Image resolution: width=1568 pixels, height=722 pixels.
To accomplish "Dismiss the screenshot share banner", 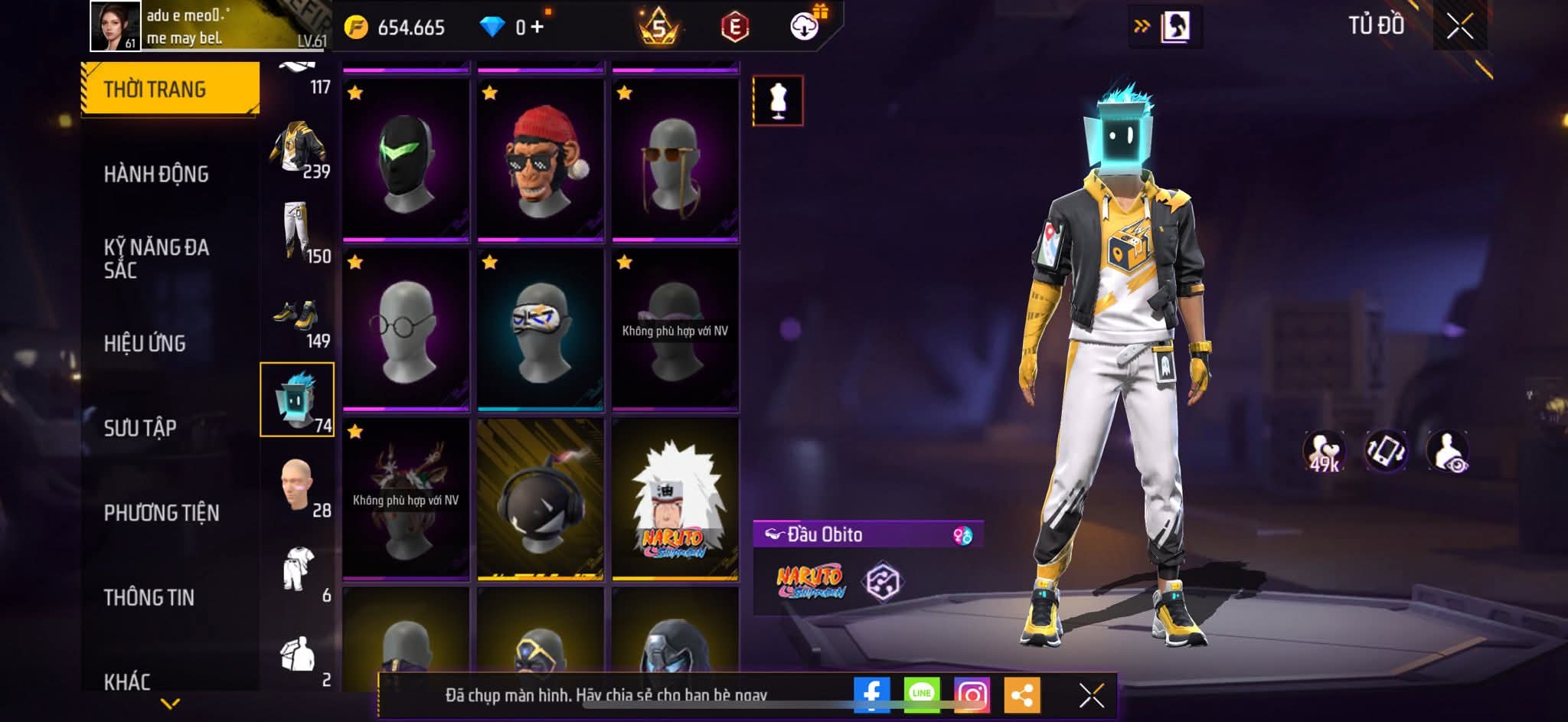I will [1091, 695].
